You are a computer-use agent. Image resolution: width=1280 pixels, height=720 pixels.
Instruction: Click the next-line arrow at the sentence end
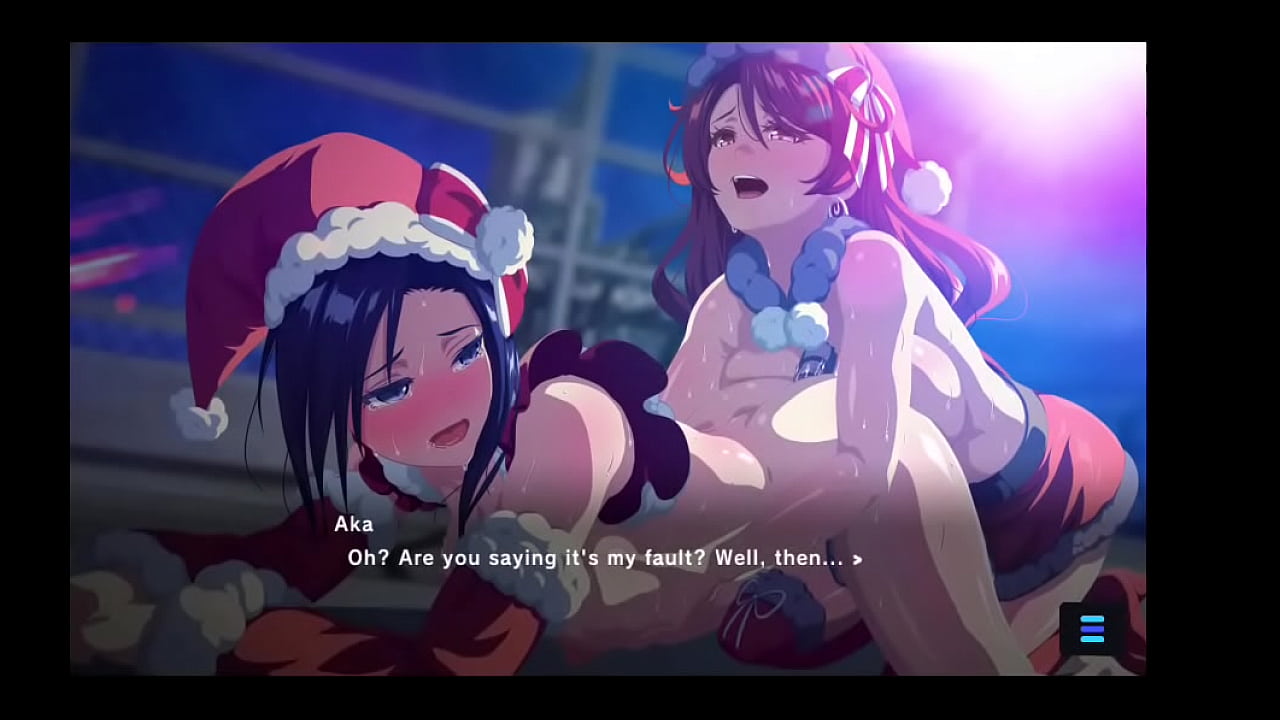857,560
